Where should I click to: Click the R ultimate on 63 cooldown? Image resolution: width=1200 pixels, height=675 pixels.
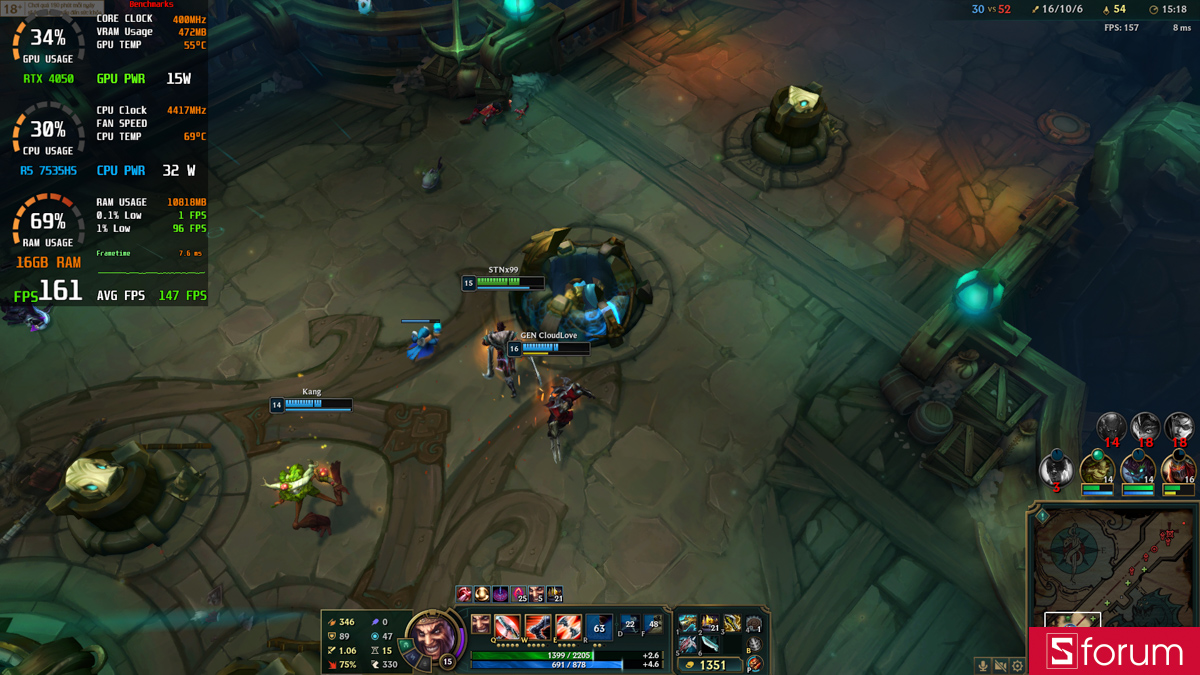[599, 627]
